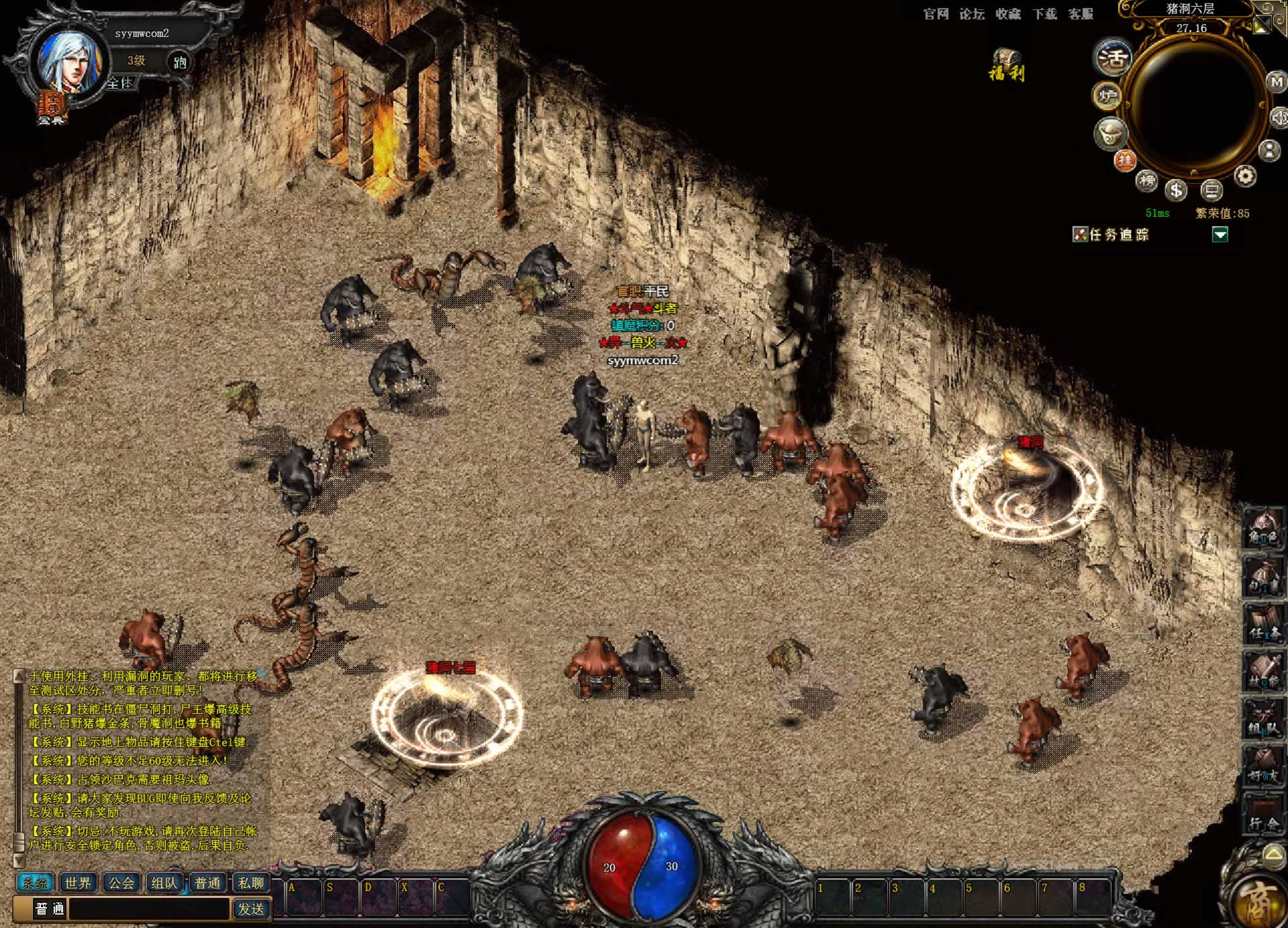Open the 活 activities round button

coord(1113,58)
